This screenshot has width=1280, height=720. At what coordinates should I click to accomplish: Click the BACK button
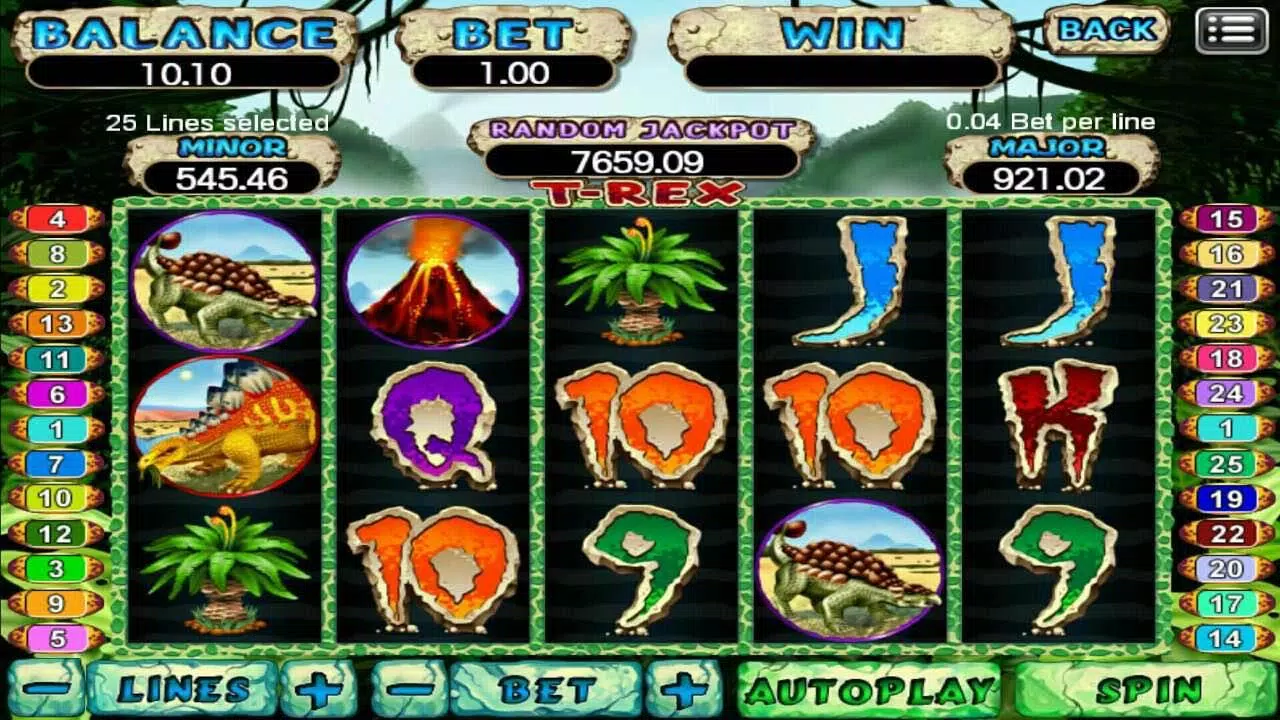point(1106,31)
